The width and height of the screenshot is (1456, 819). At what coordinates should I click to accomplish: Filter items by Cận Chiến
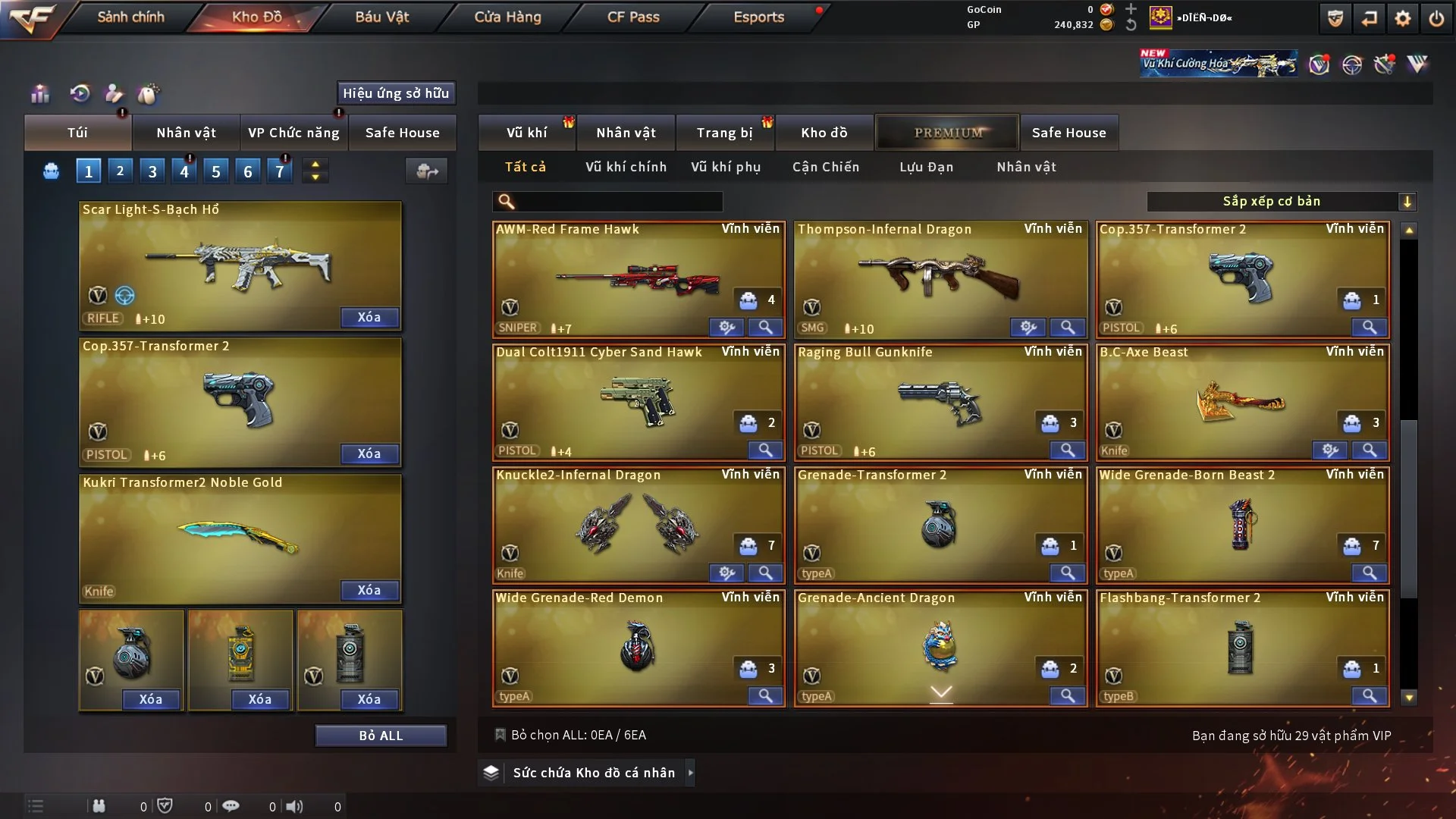826,167
